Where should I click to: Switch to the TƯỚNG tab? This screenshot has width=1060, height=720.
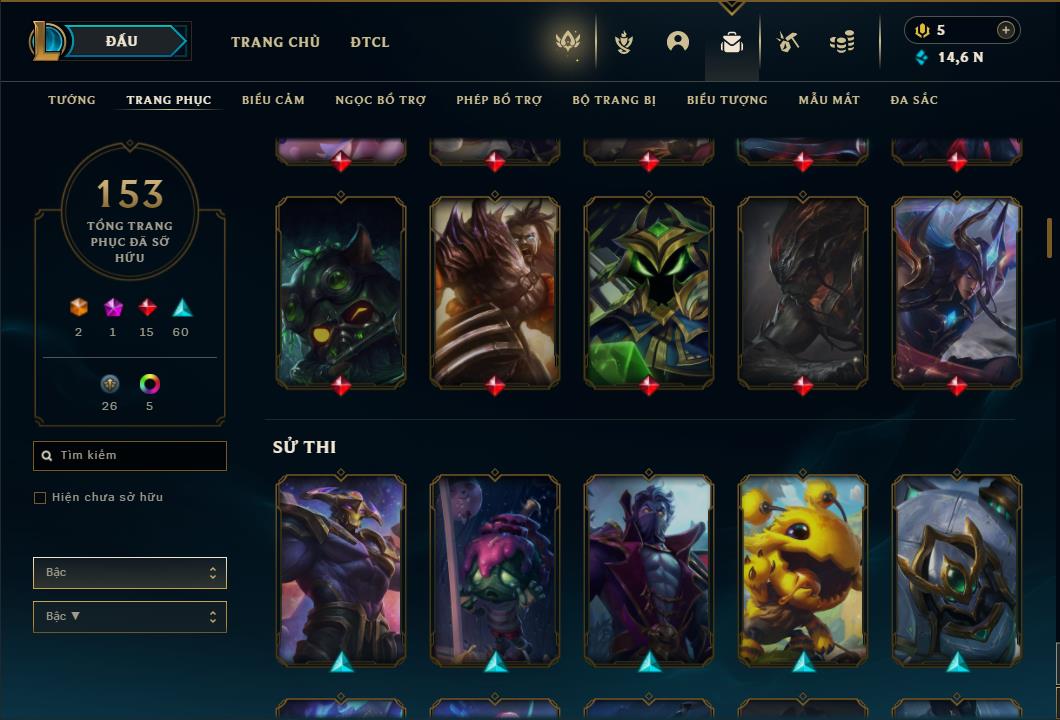pos(72,100)
